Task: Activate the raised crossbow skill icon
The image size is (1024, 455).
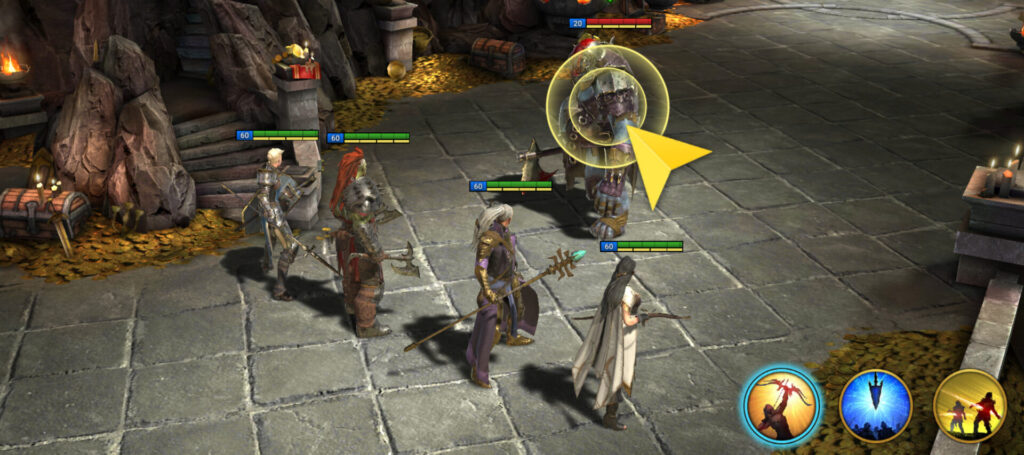Action: [x=781, y=405]
